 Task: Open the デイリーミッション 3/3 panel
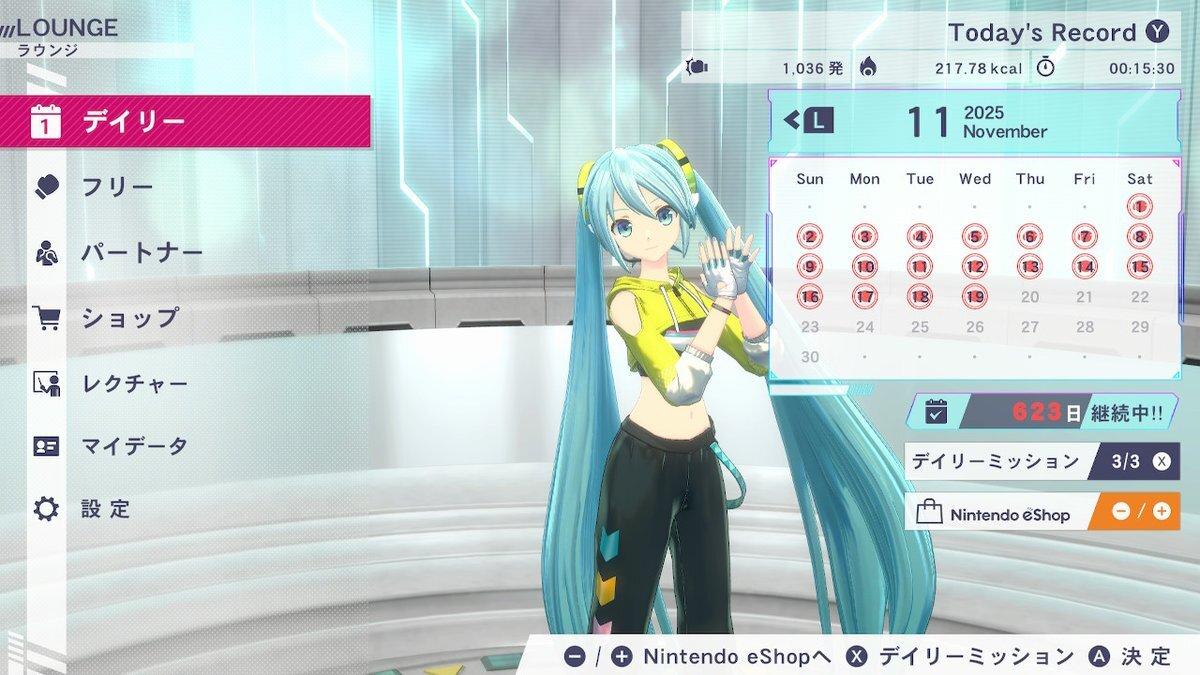(x=1041, y=461)
